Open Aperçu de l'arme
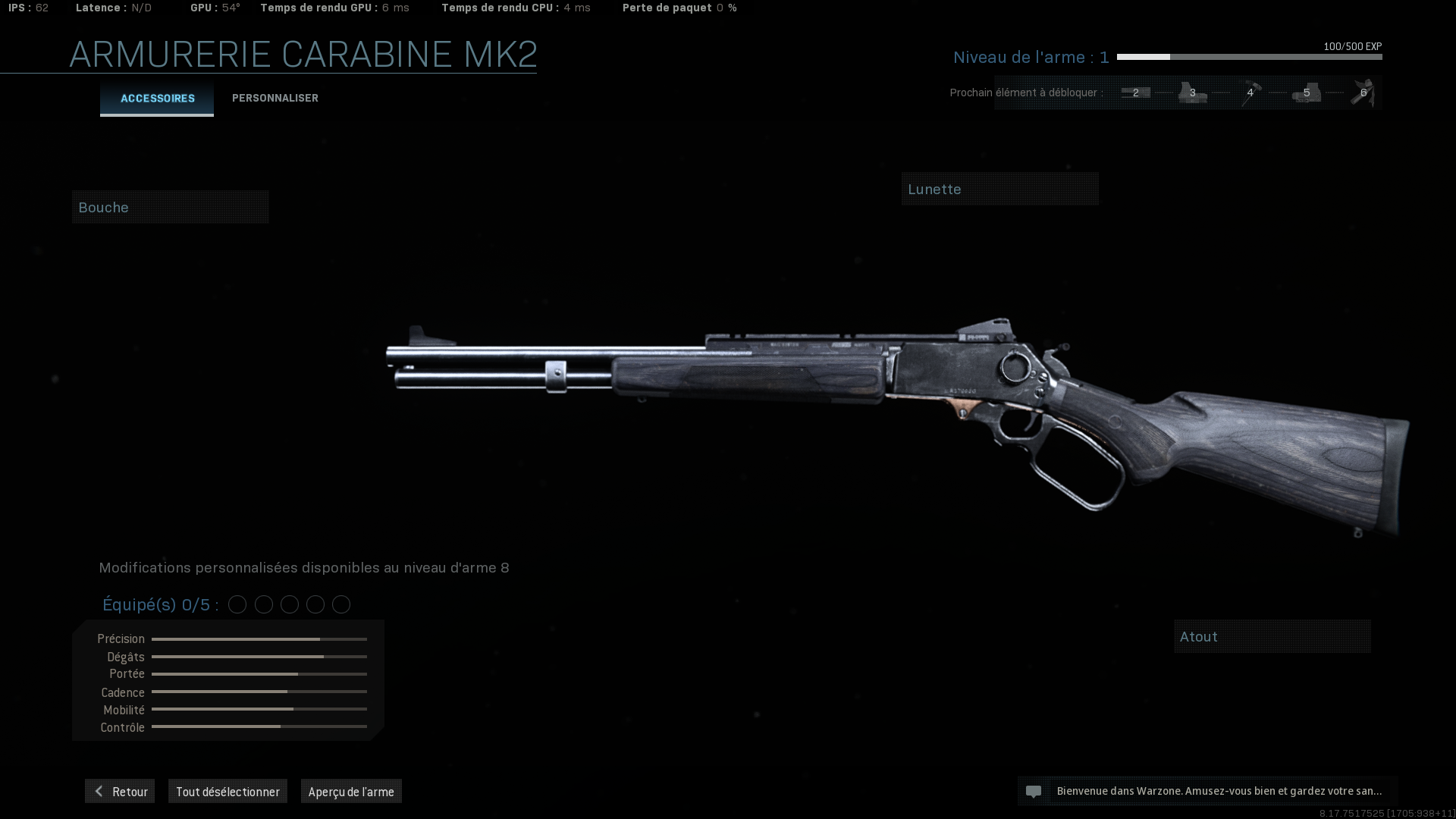Viewport: 1456px width, 819px height. (x=351, y=791)
